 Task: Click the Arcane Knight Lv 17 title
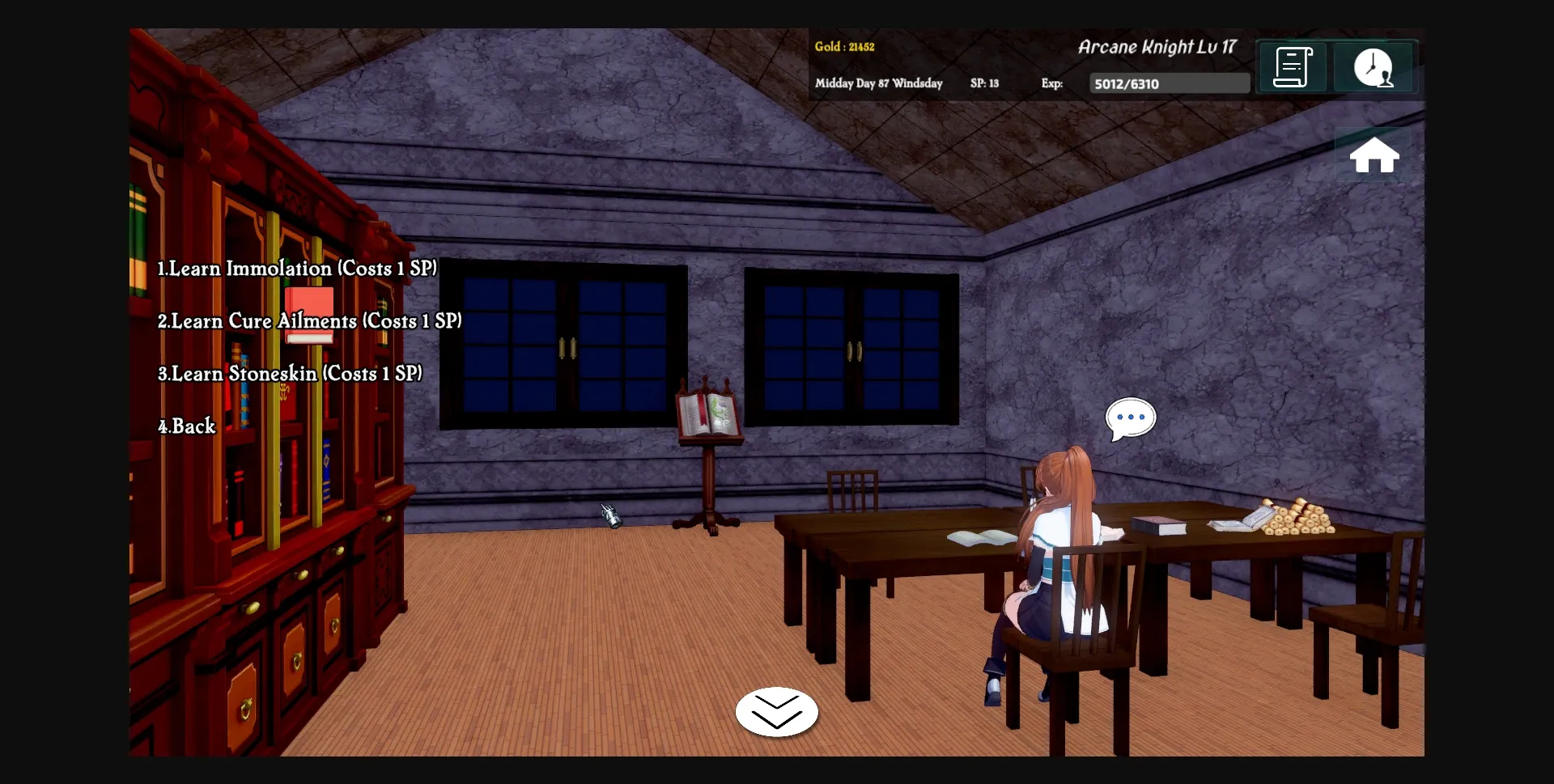tap(1157, 47)
